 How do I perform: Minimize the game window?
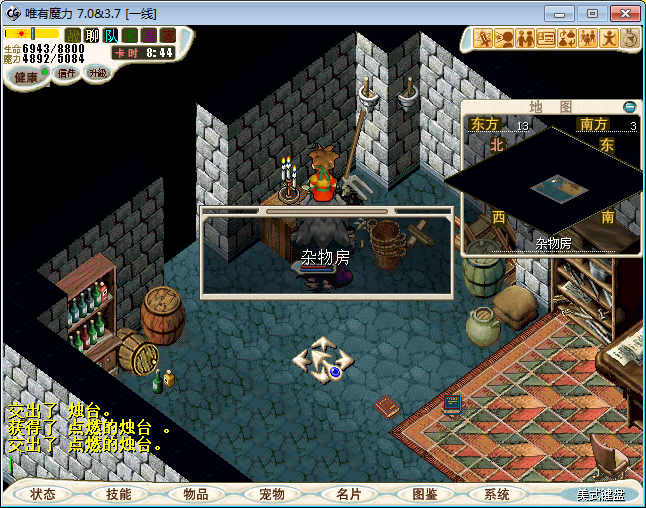tap(563, 13)
